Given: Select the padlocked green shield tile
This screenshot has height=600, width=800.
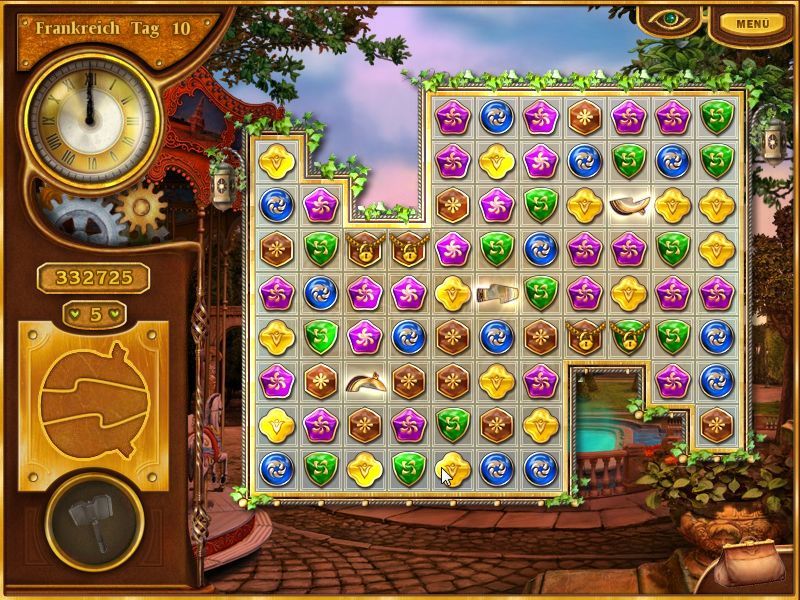Looking at the screenshot, I should (628, 337).
